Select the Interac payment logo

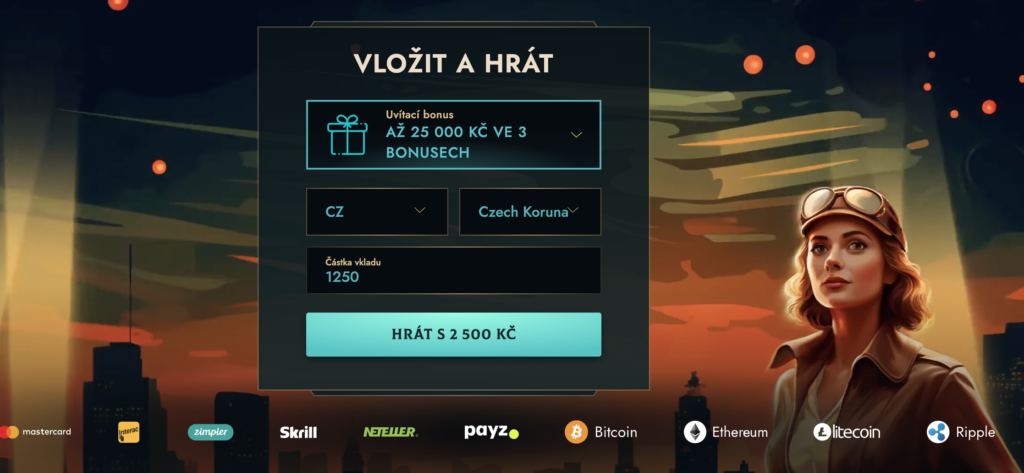coord(128,432)
